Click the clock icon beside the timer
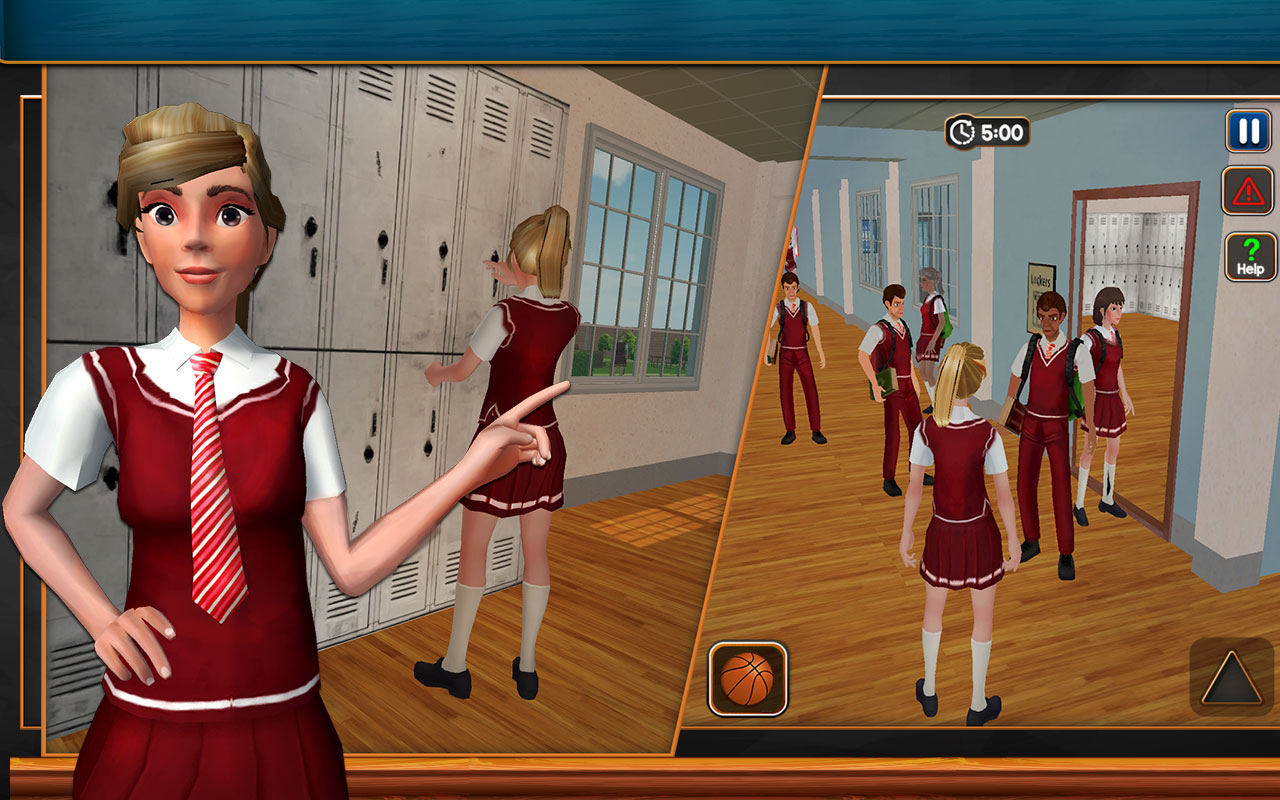 point(962,129)
